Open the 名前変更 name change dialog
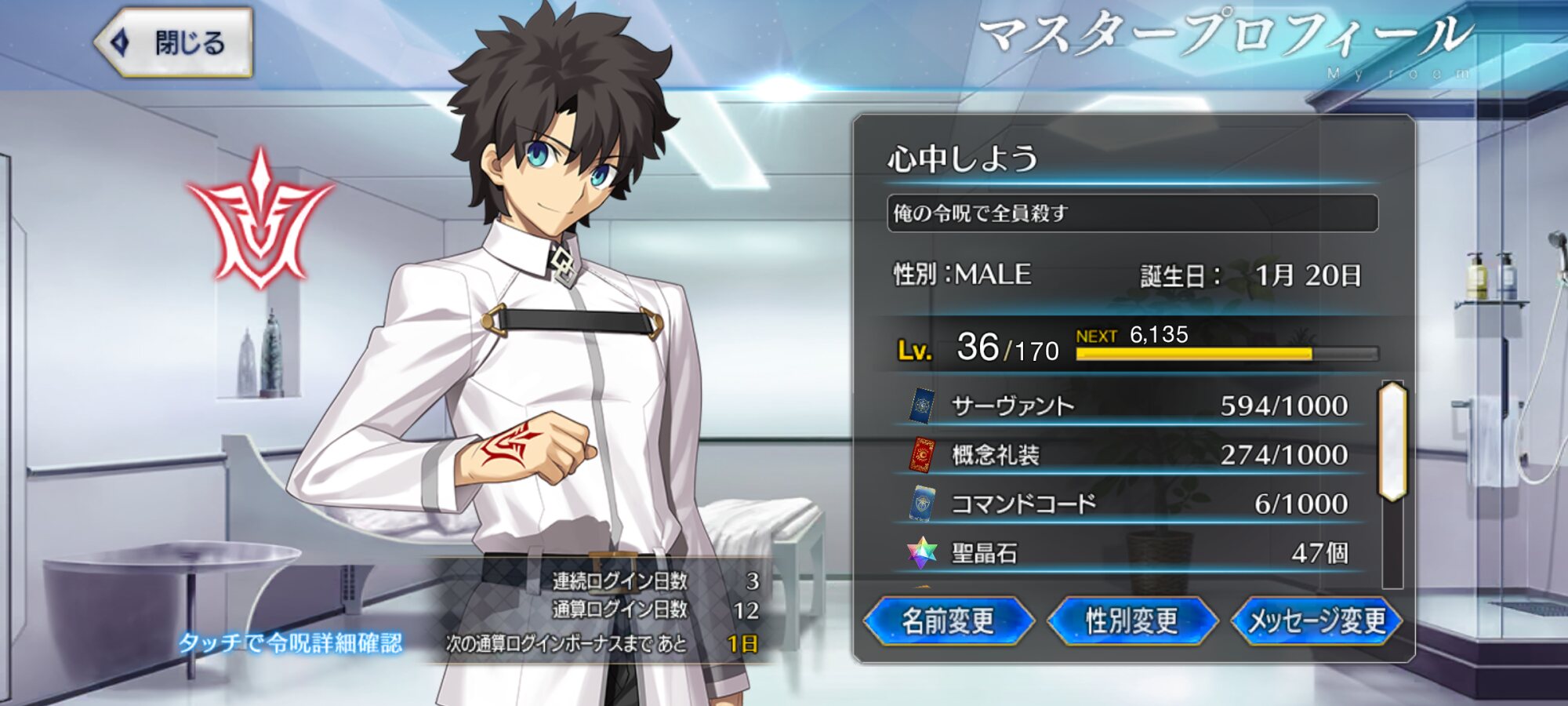Screen dimensions: 1568x706 [x=948, y=621]
